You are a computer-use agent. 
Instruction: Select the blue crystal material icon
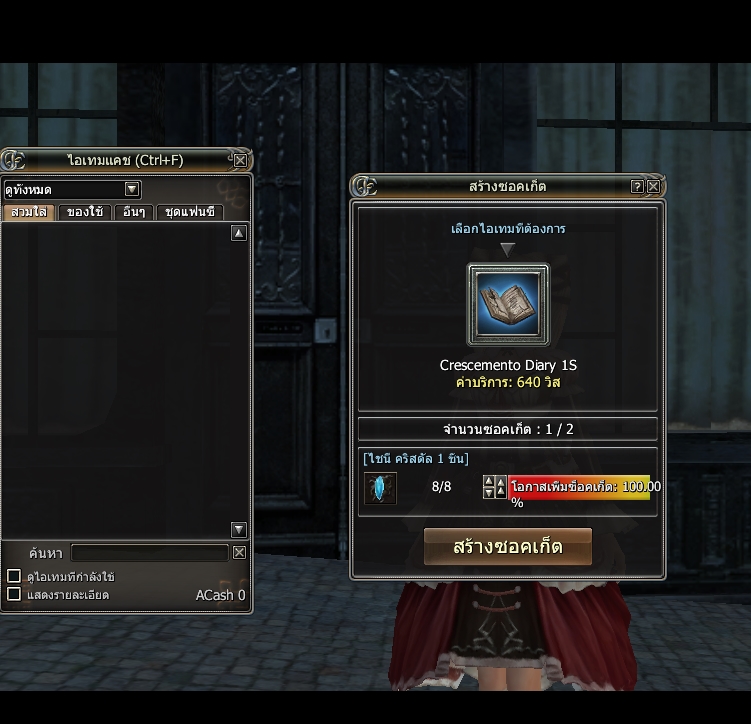point(380,488)
